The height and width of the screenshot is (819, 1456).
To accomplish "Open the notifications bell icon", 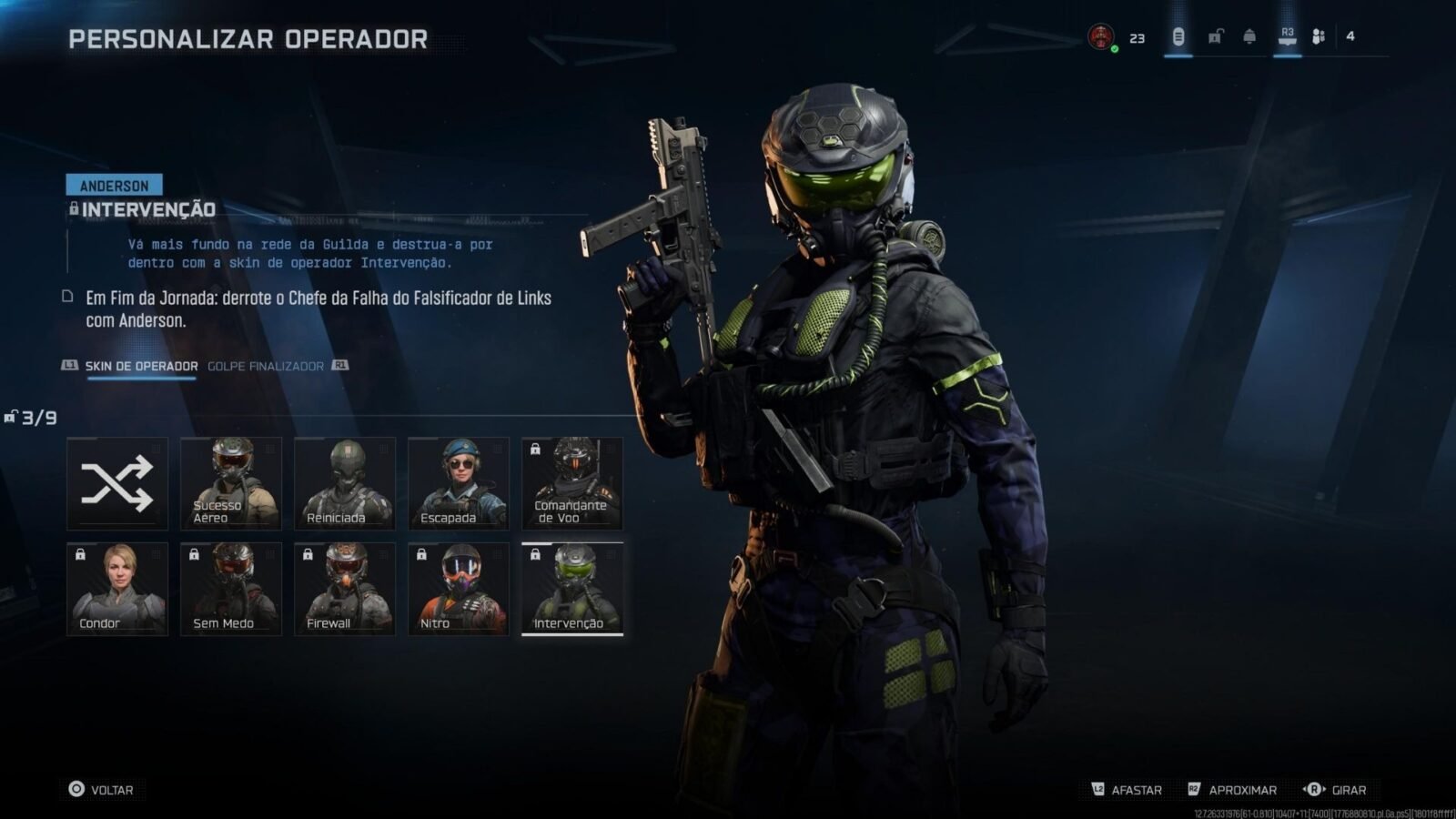I will click(x=1249, y=36).
